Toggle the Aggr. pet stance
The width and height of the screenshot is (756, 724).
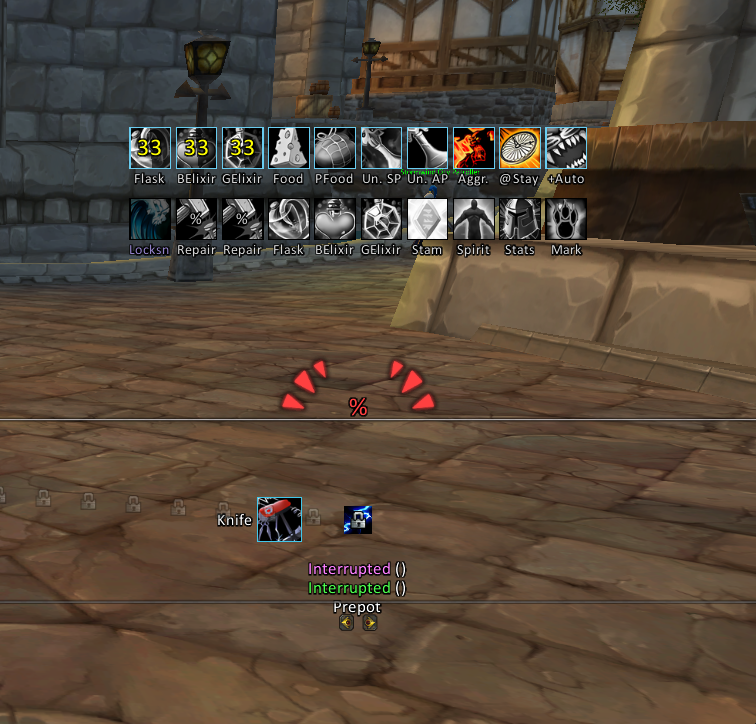474,148
